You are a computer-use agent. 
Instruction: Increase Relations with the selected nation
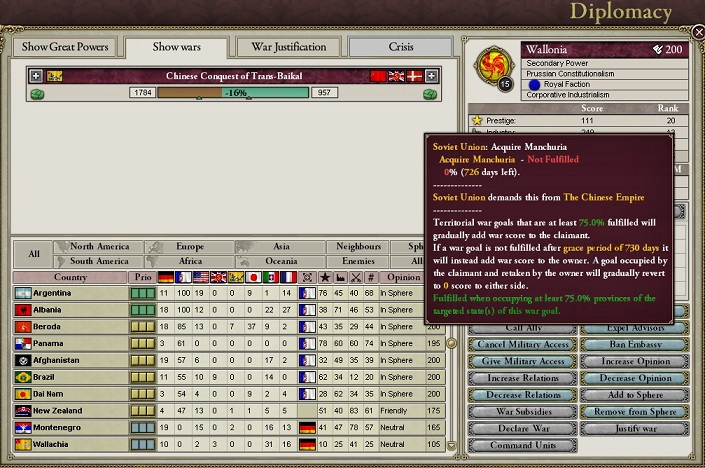pyautogui.click(x=525, y=379)
